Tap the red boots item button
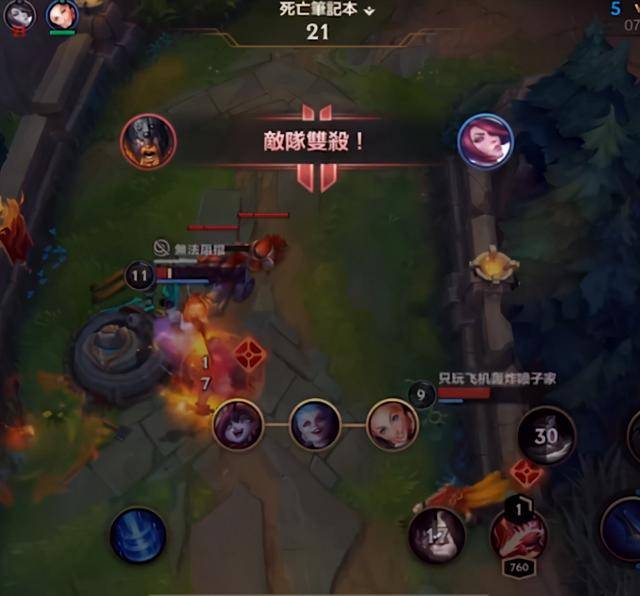This screenshot has height=596, width=640. tap(518, 534)
